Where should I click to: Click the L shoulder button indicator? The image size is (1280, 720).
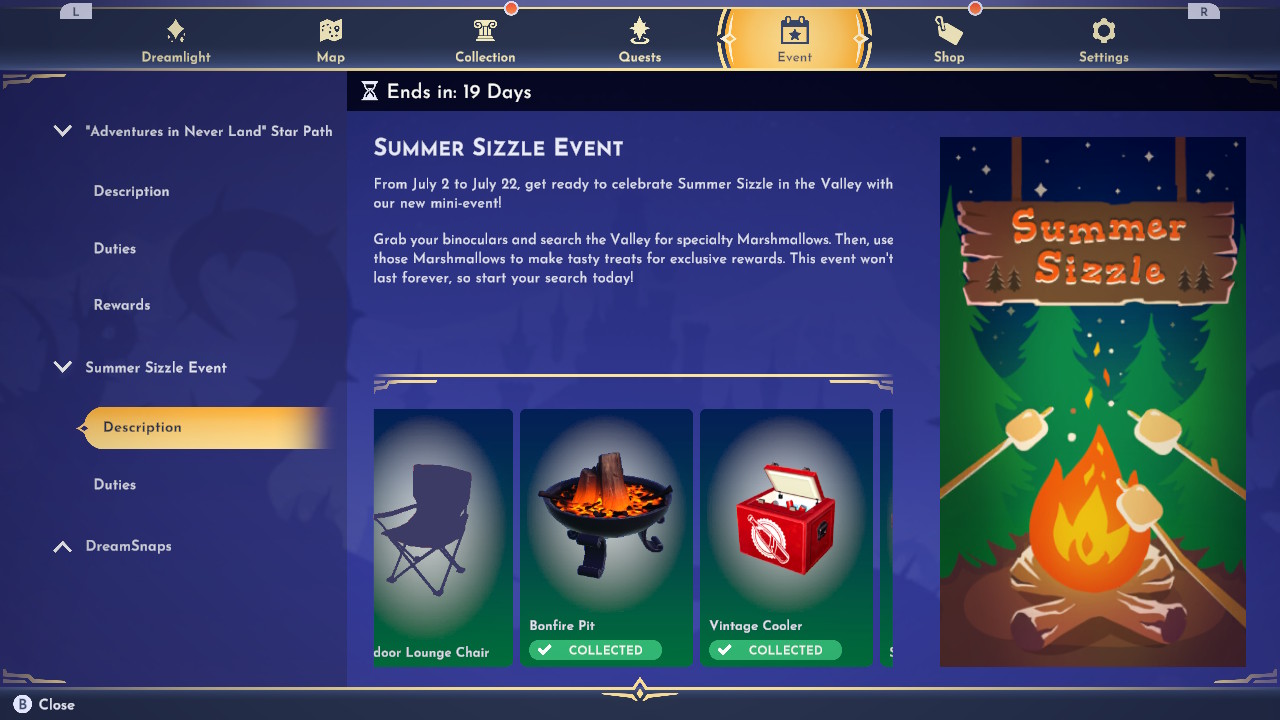click(x=74, y=11)
